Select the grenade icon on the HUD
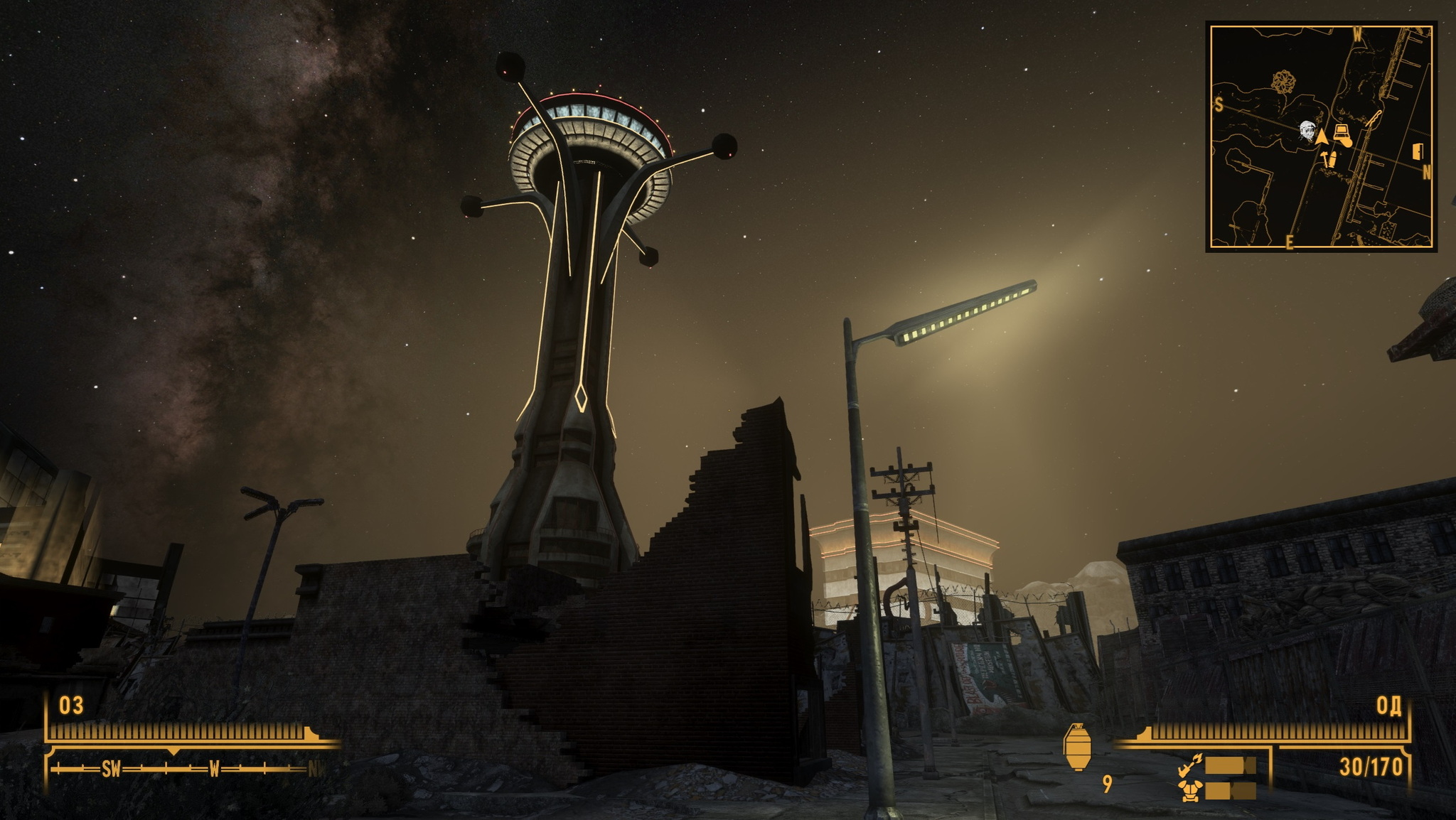This screenshot has height=820, width=1456. 1076,746
